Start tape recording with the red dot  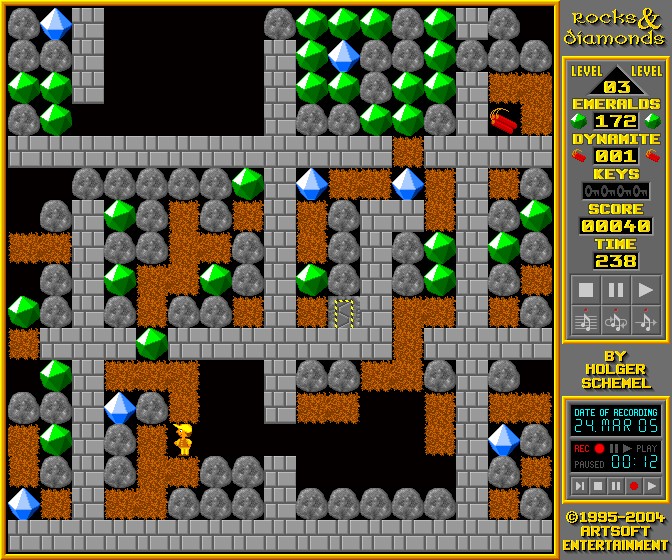coord(633,486)
